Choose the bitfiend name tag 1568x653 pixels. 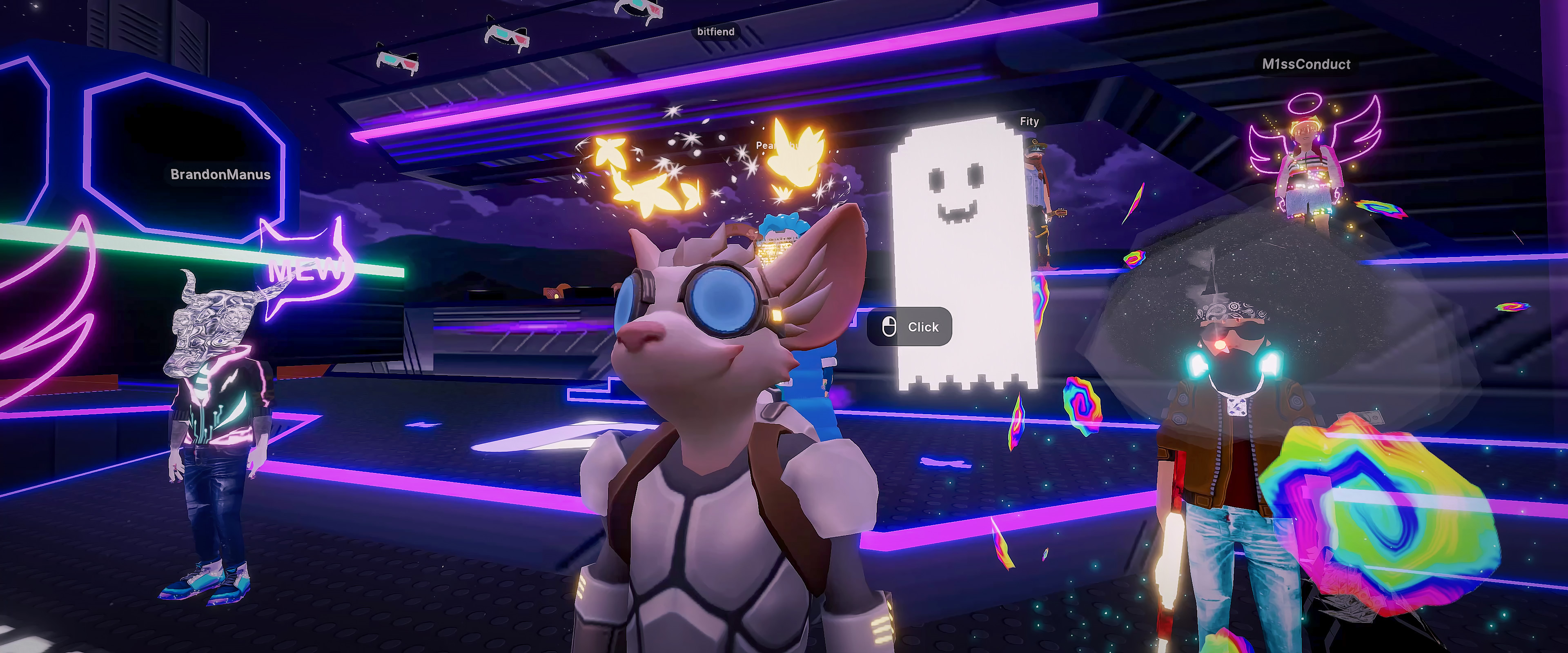click(x=716, y=32)
